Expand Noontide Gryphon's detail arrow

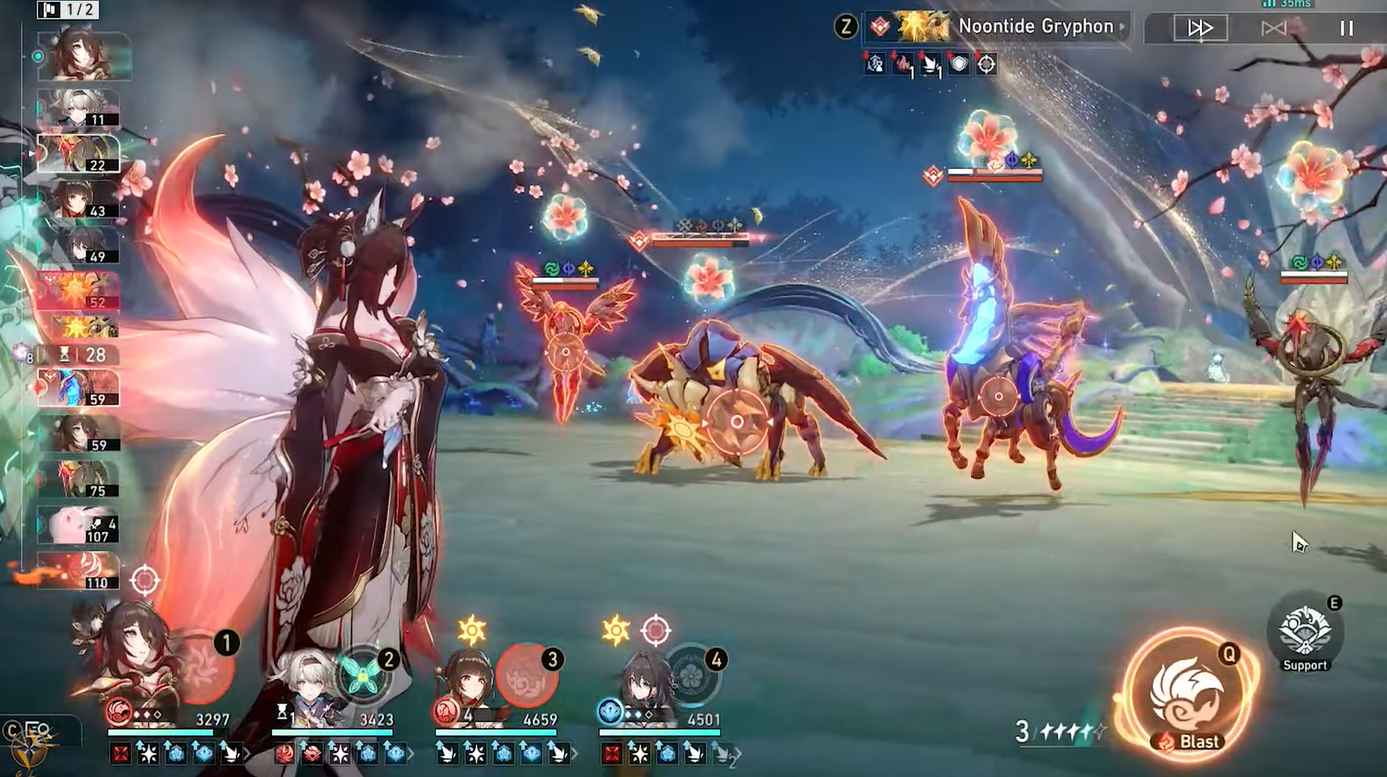[x=1122, y=27]
